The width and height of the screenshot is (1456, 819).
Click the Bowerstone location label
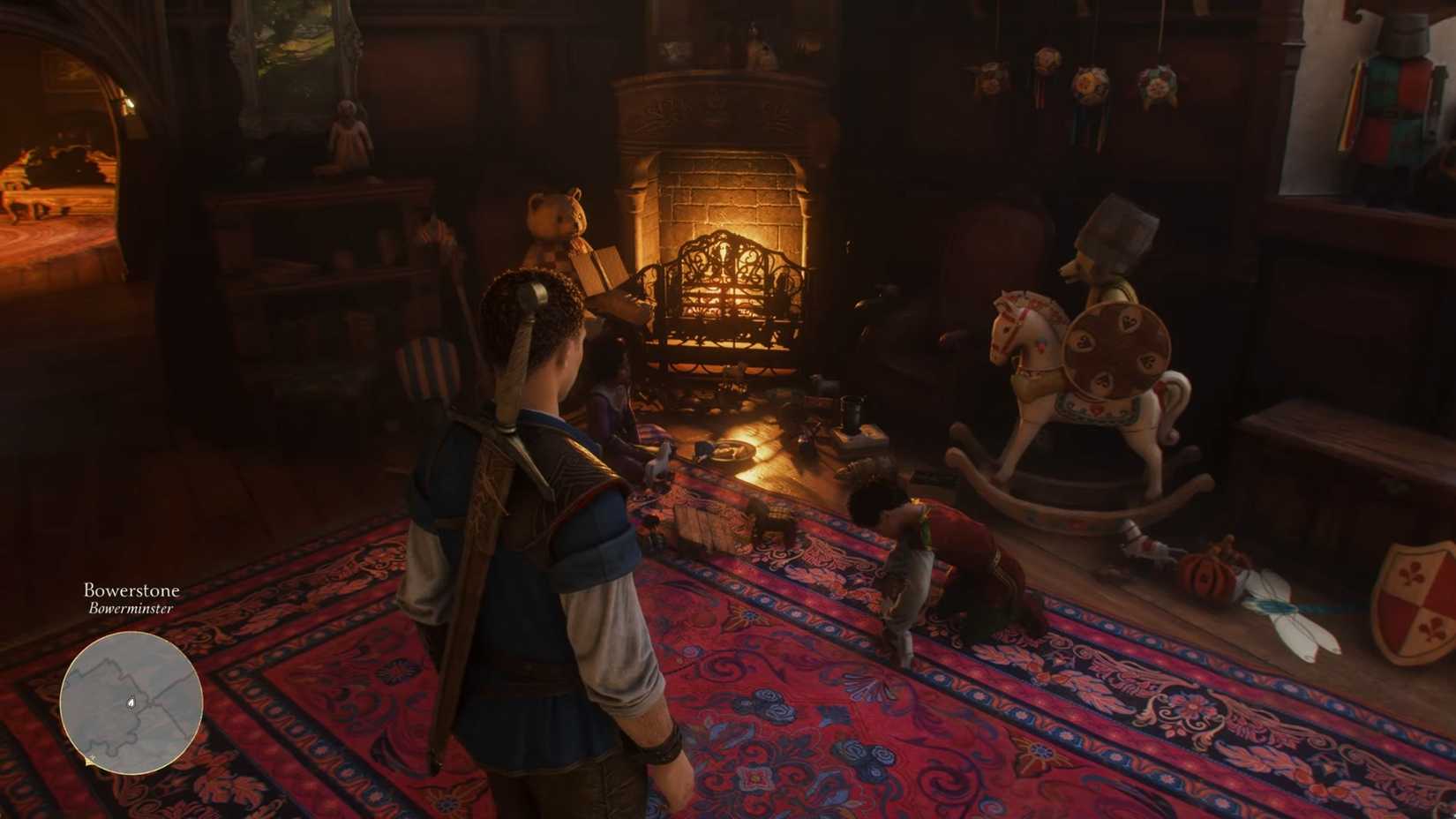131,590
